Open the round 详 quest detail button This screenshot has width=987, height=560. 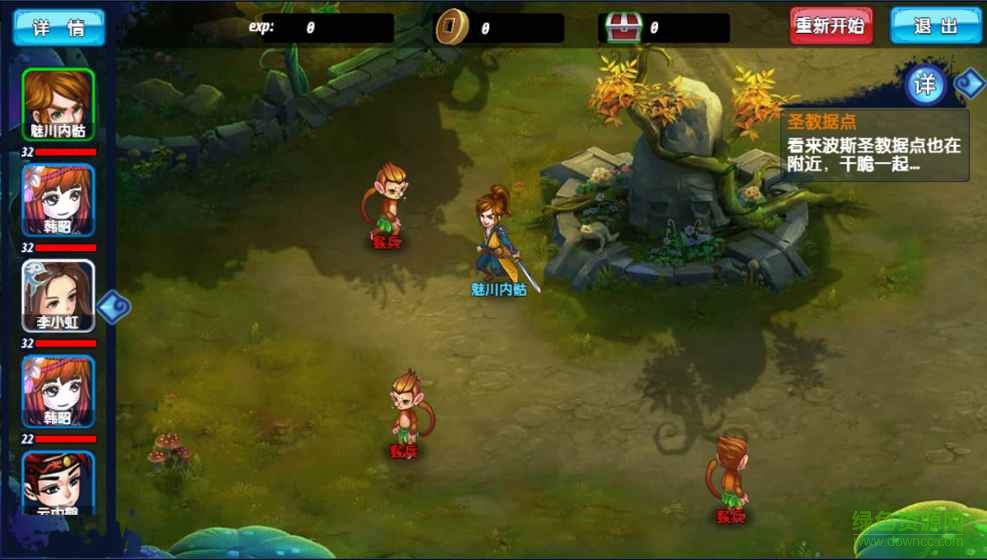(925, 85)
